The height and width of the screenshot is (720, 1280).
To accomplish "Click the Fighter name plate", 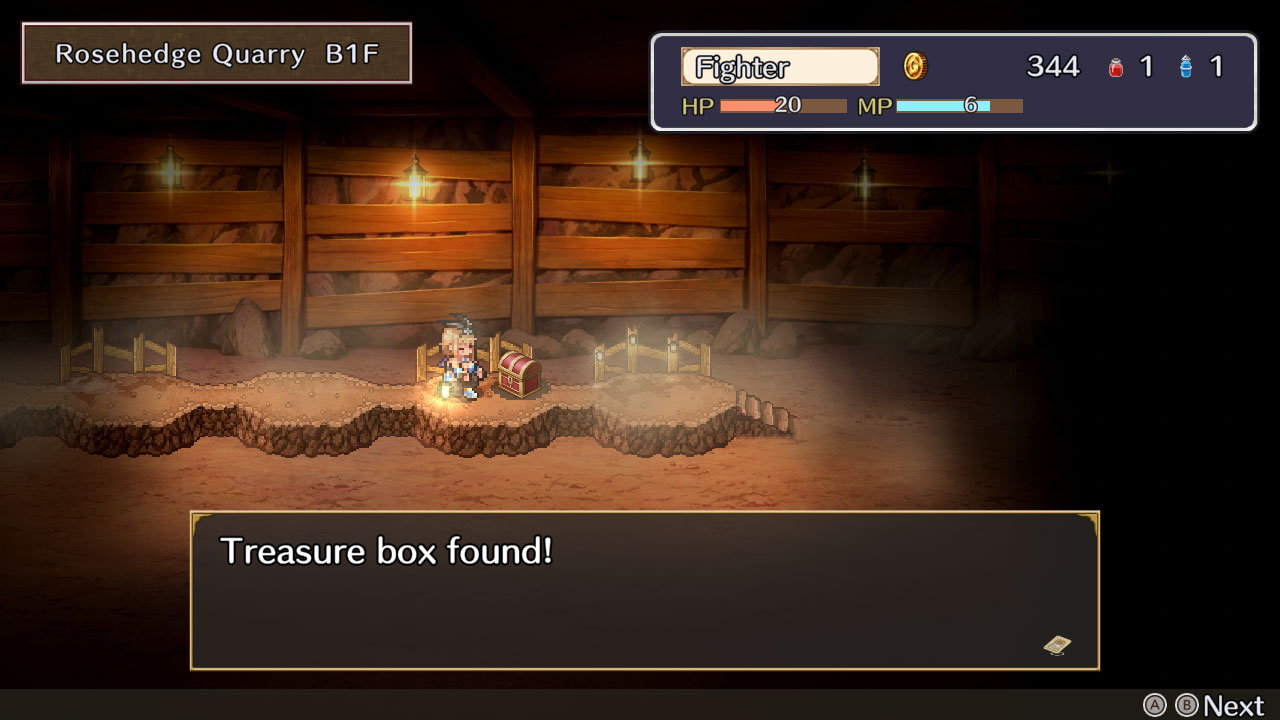I will pos(779,67).
